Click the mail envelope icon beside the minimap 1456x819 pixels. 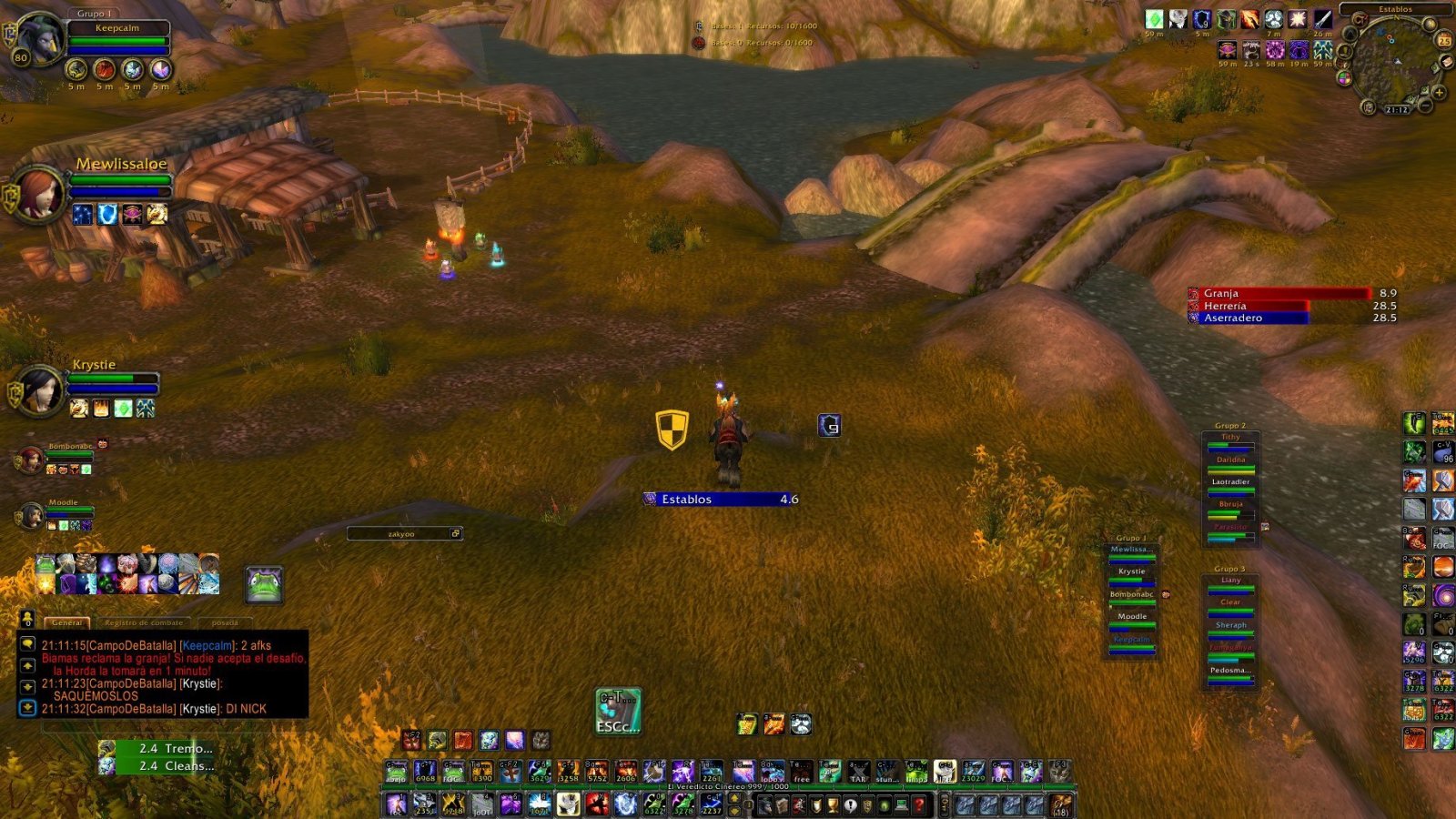[1447, 62]
